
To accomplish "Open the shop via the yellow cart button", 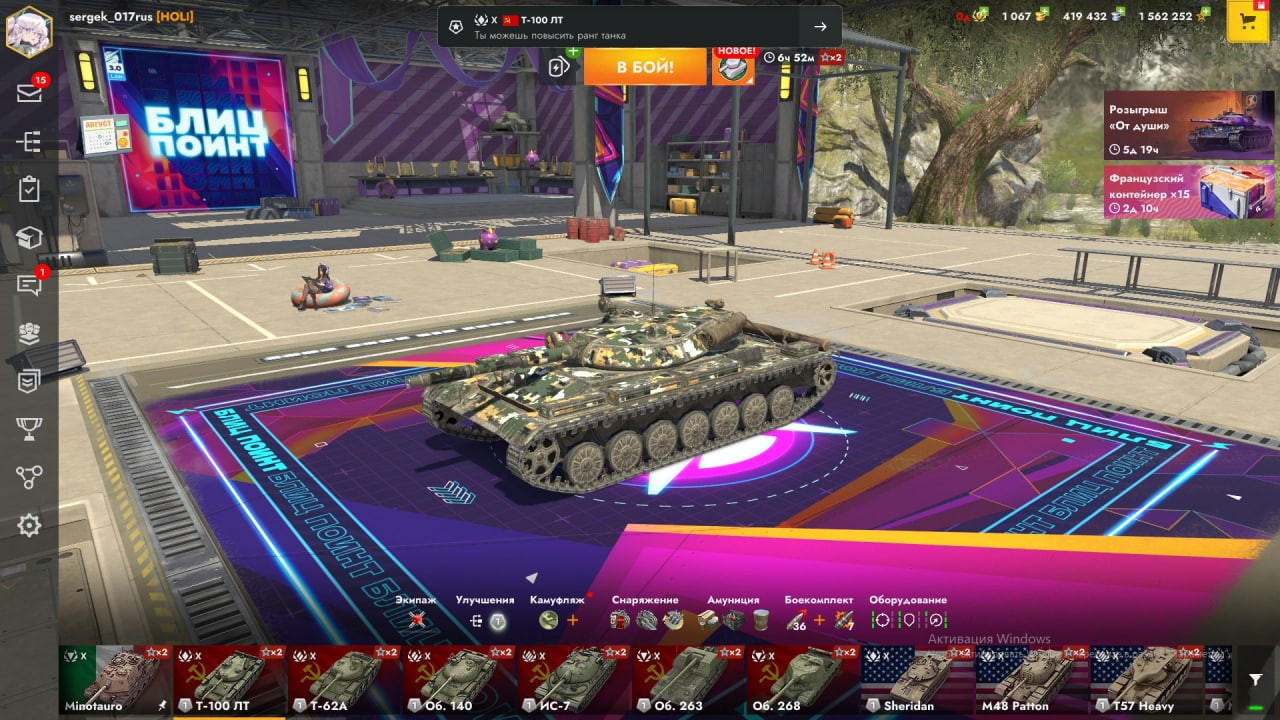I will [1247, 22].
